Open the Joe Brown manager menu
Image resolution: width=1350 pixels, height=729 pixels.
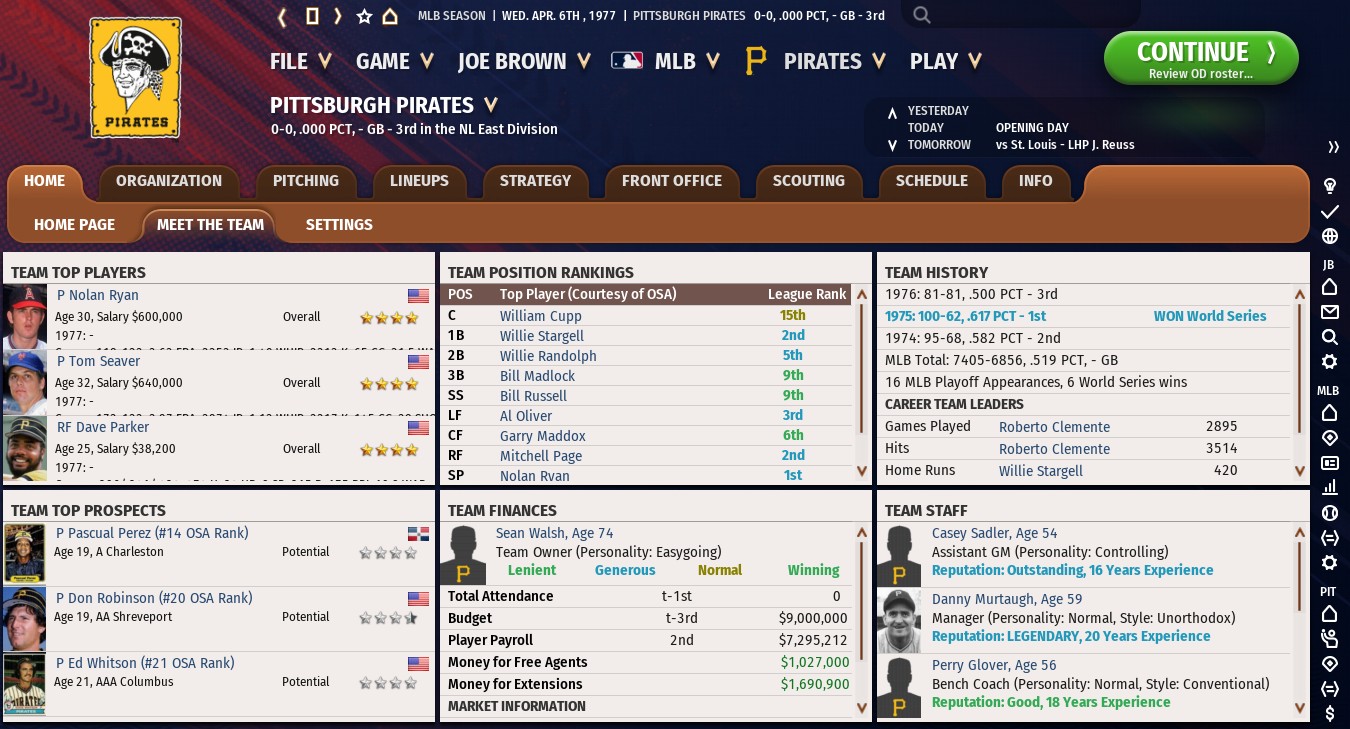pyautogui.click(x=524, y=61)
